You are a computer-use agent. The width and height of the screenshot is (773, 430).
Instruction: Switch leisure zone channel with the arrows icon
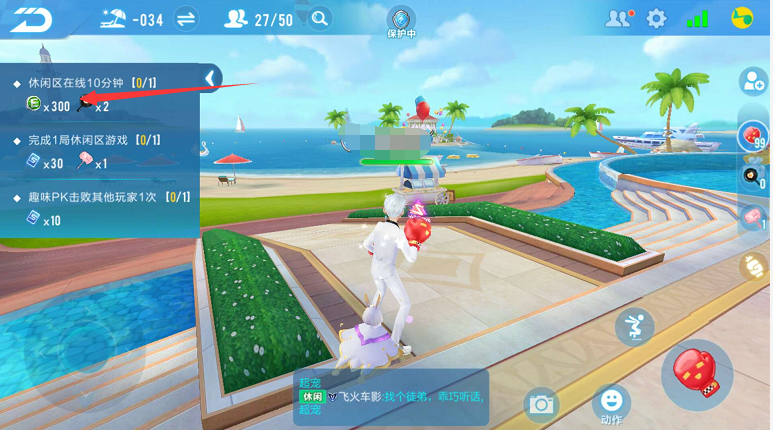click(185, 18)
